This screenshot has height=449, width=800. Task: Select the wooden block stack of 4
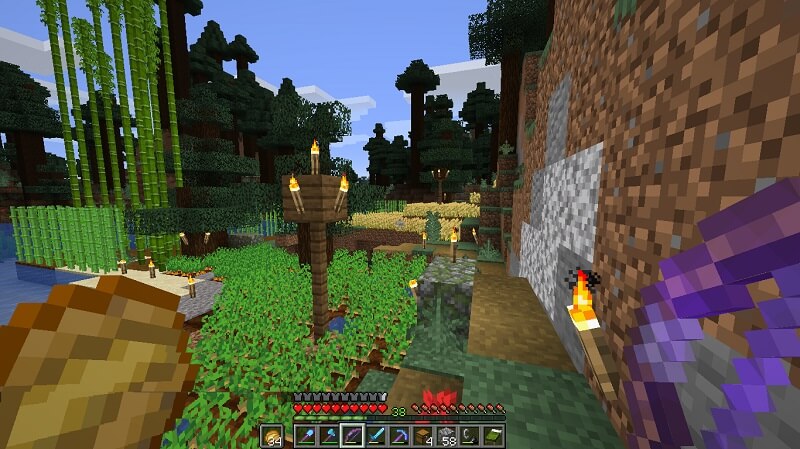pyautogui.click(x=424, y=436)
